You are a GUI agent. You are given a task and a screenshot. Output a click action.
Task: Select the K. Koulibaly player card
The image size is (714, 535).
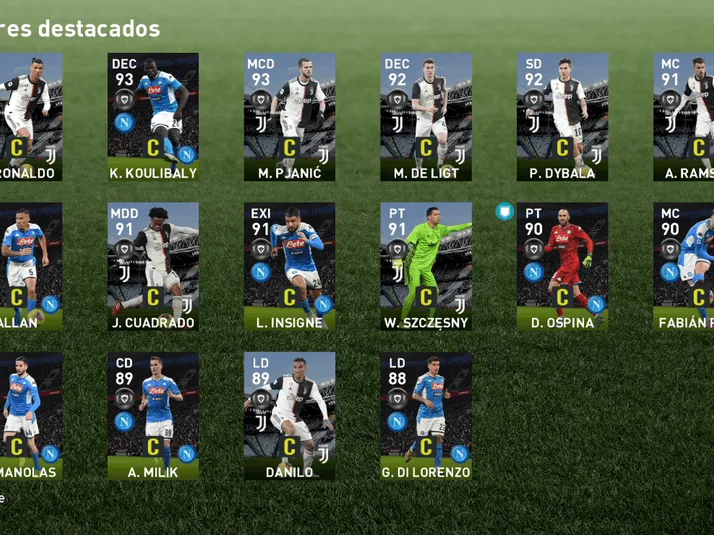point(153,116)
